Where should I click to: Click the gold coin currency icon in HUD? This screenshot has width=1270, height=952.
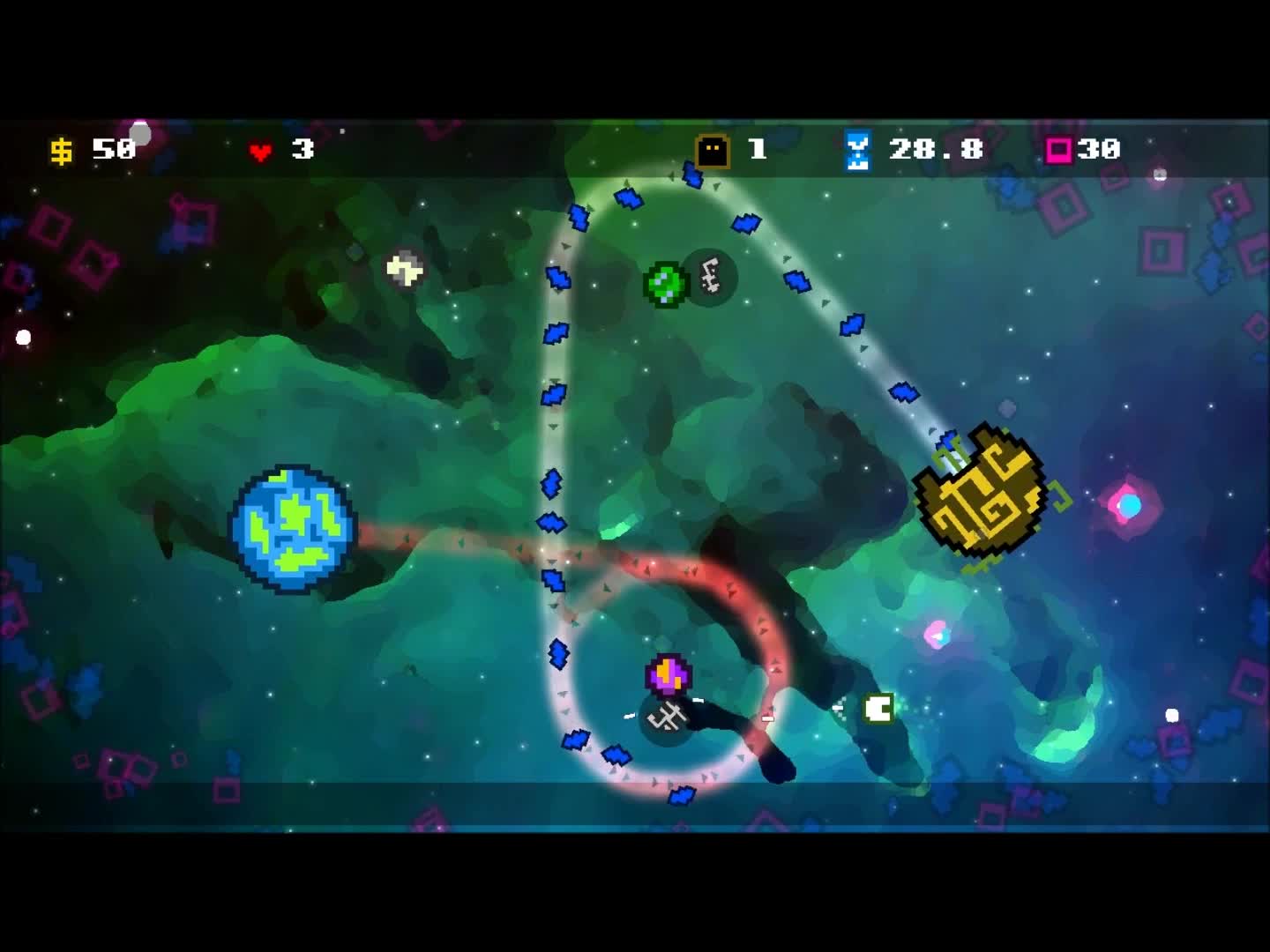[x=60, y=150]
